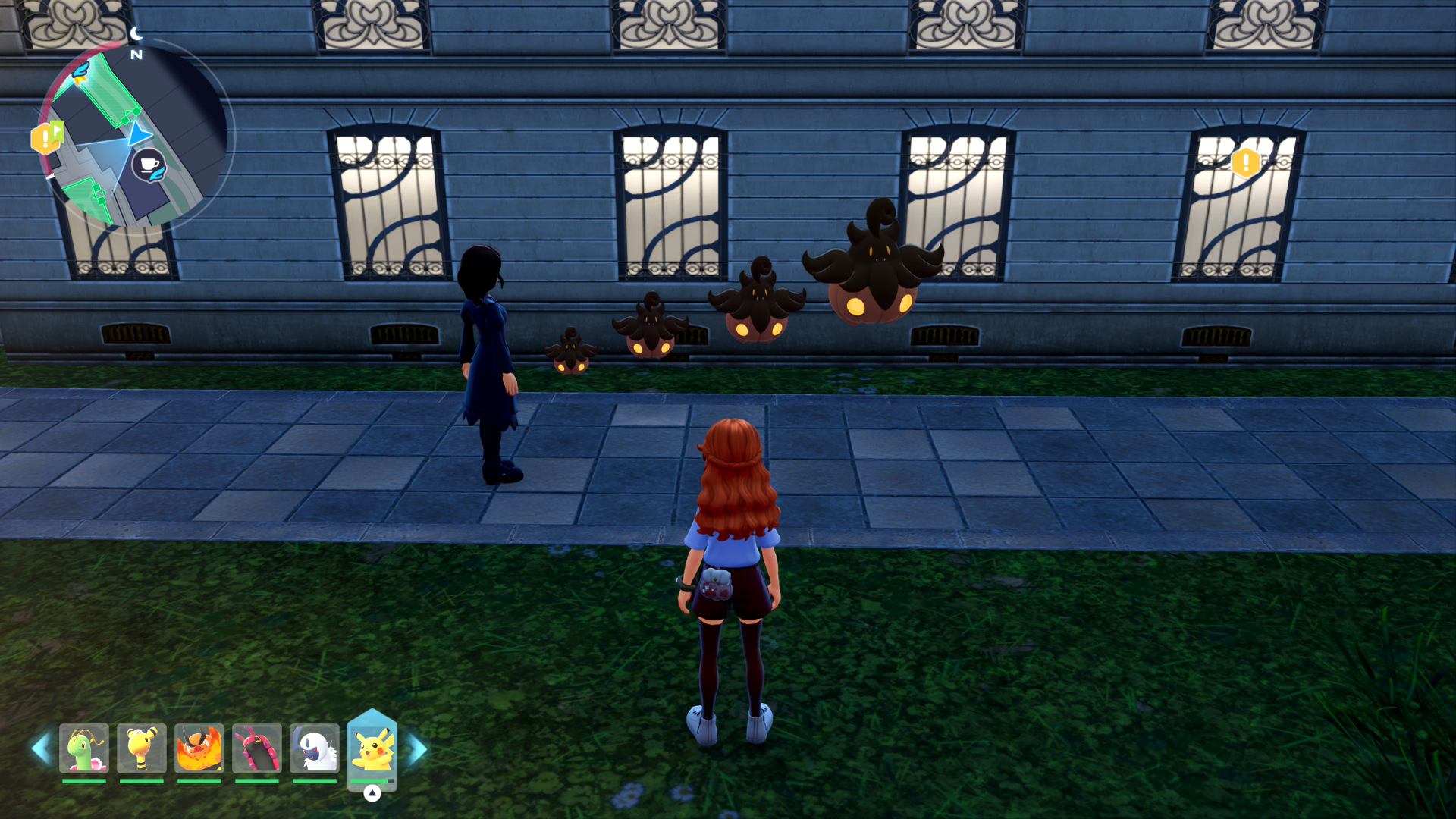
Task: Select the highlighted Pikachu slot
Action: click(372, 749)
